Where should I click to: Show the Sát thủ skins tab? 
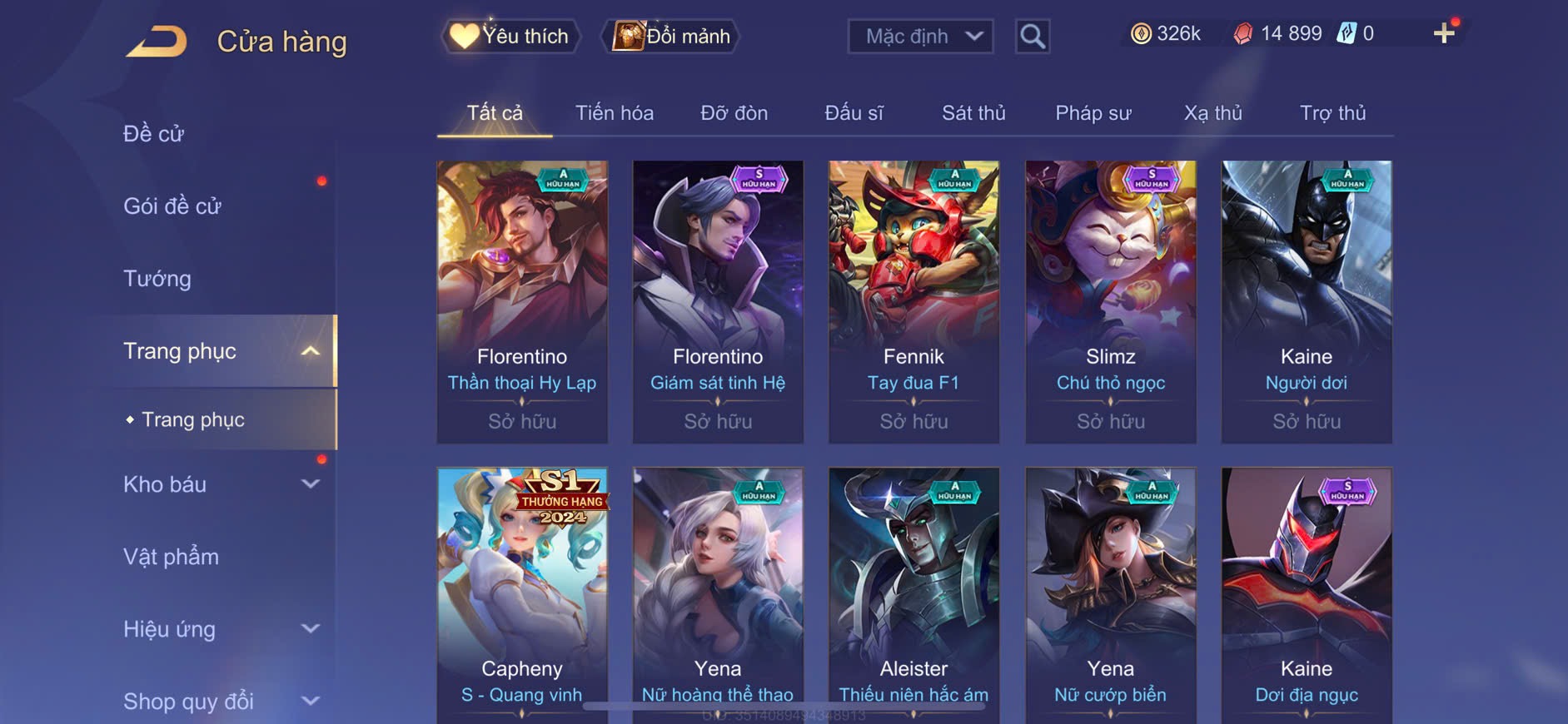coord(973,113)
